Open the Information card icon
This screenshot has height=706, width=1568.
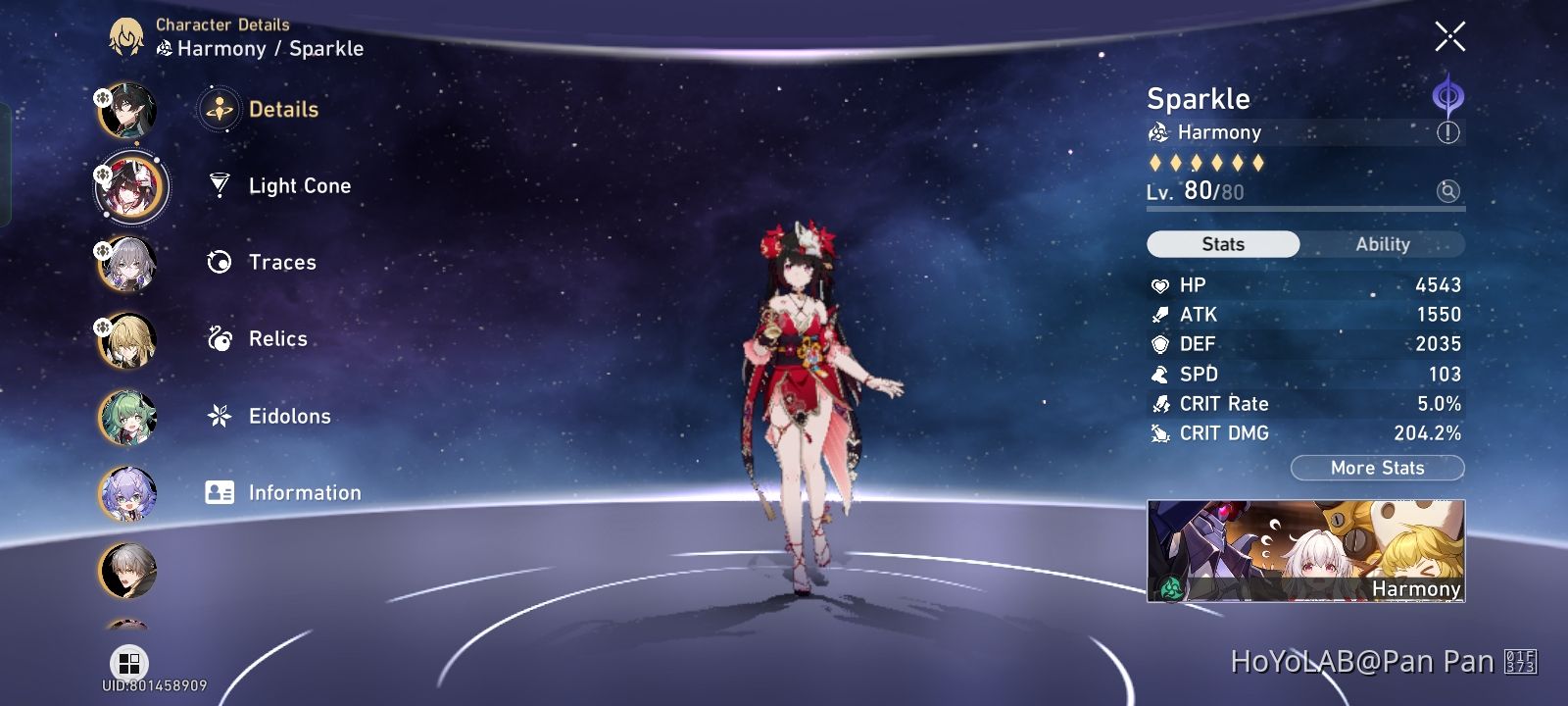(220, 492)
